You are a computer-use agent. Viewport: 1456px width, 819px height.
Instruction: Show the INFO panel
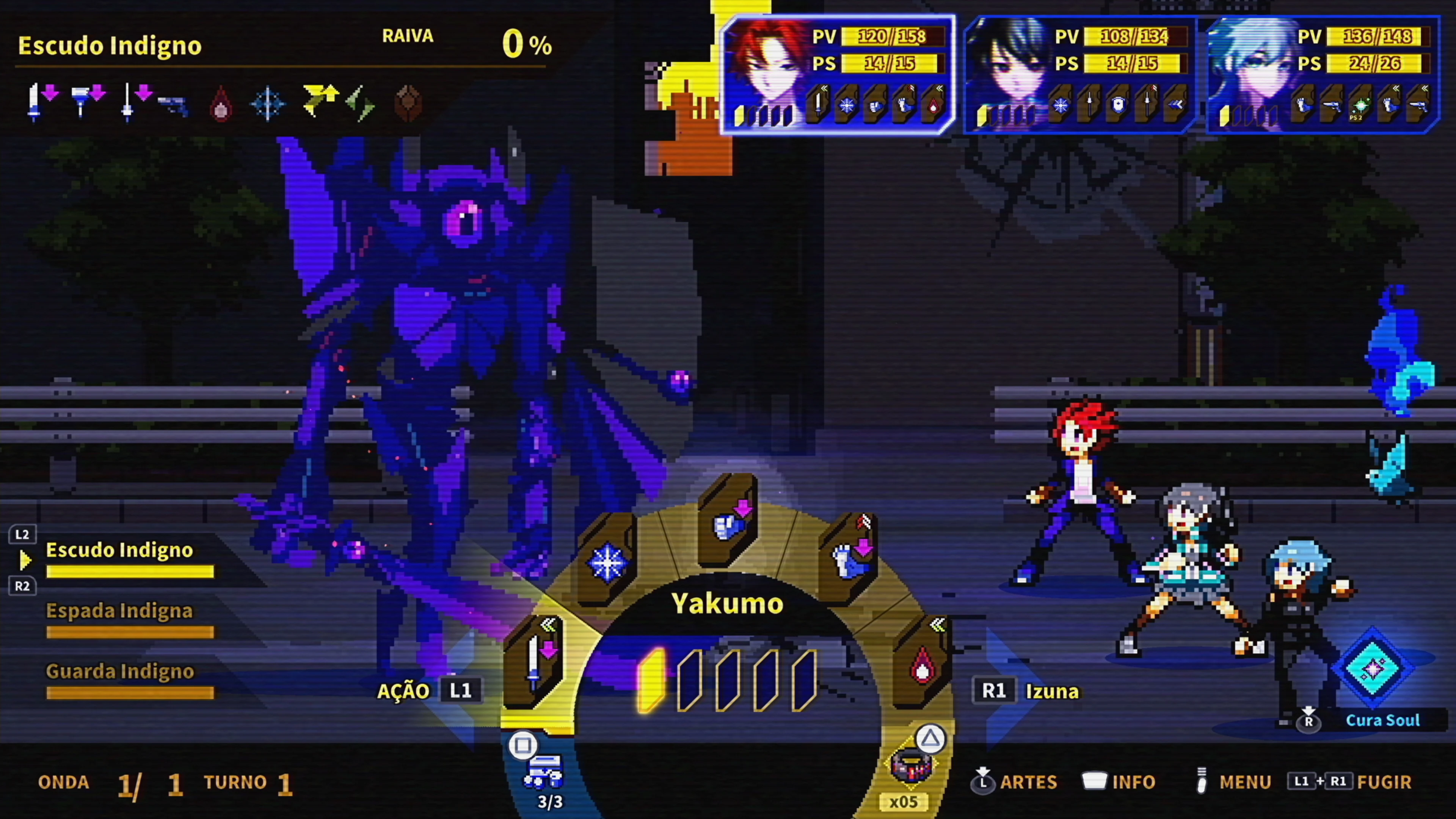[x=1133, y=782]
